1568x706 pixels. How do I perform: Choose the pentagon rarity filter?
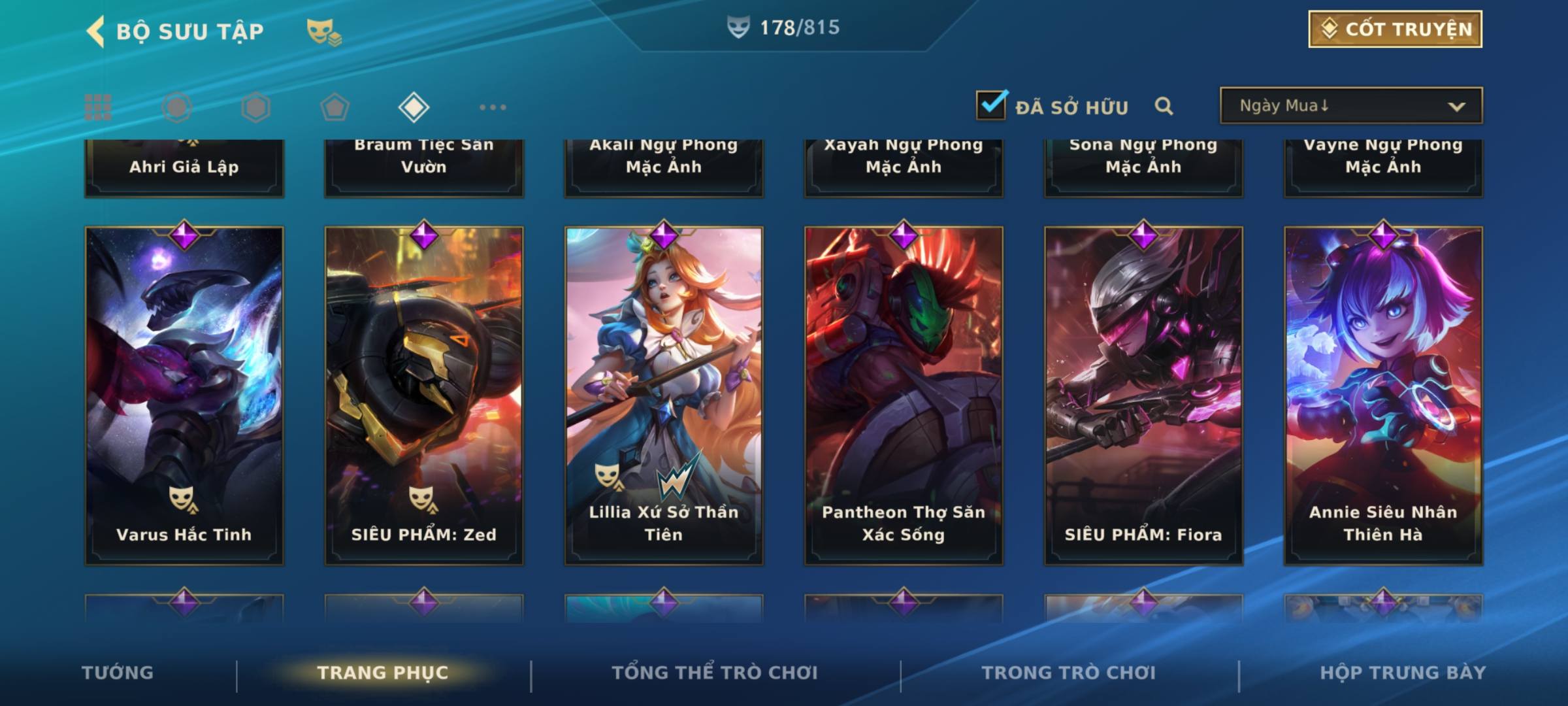(335, 107)
